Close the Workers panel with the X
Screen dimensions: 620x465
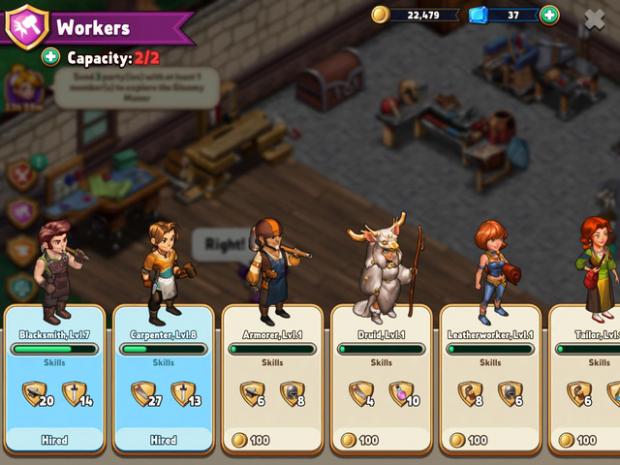point(594,17)
